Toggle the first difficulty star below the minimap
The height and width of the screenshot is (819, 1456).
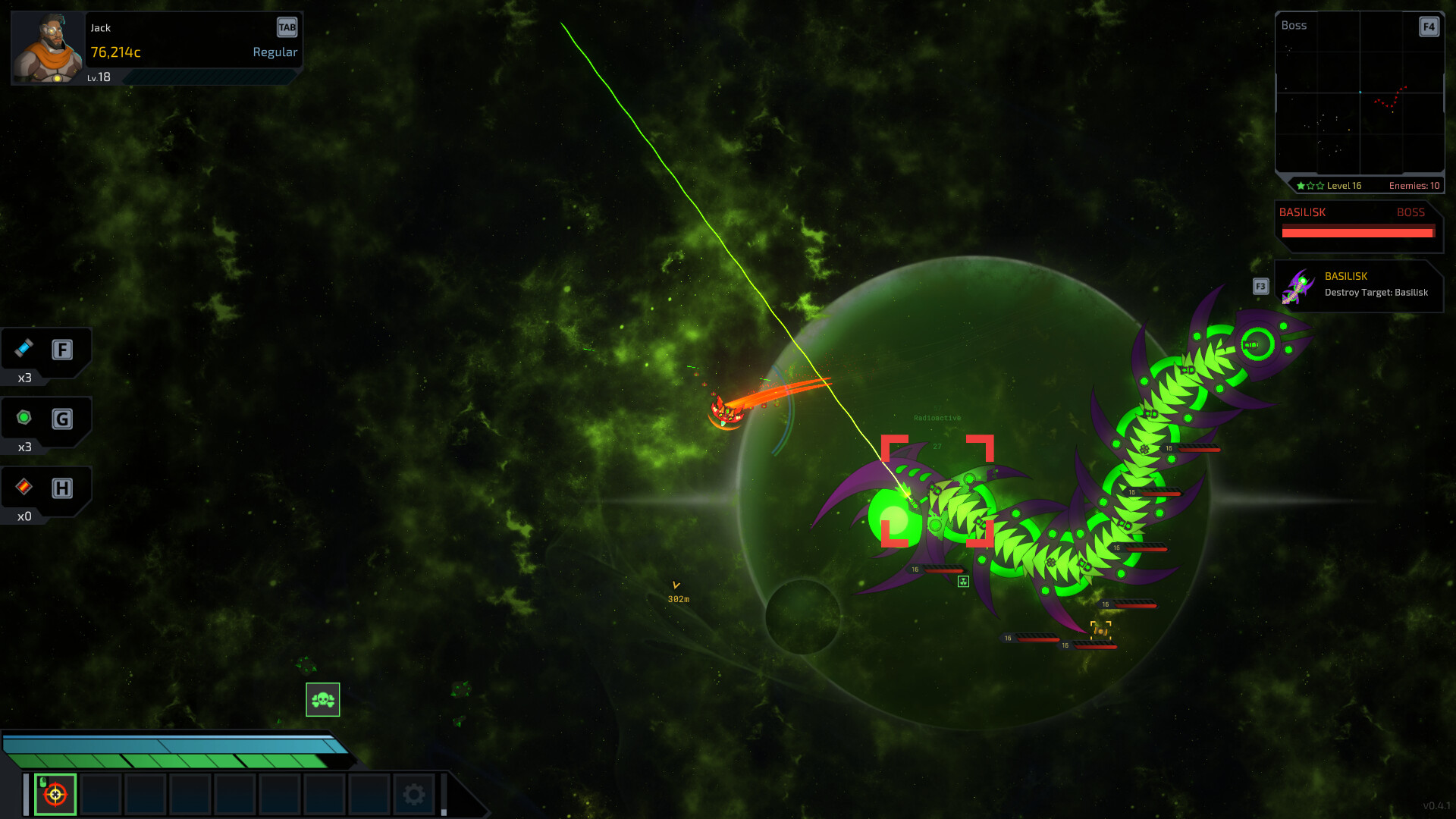pyautogui.click(x=1300, y=184)
